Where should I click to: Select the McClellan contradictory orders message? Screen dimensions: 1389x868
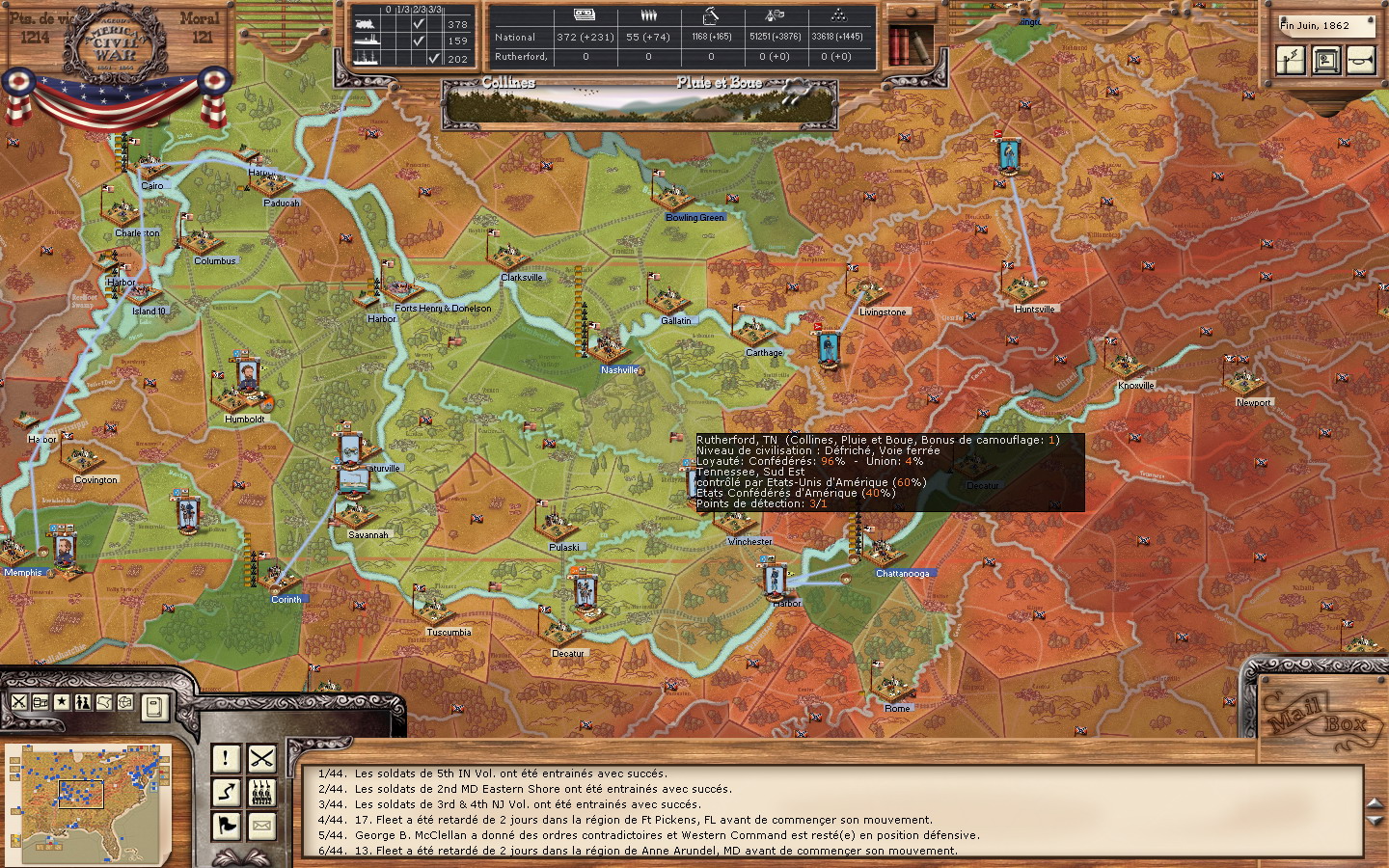667,835
